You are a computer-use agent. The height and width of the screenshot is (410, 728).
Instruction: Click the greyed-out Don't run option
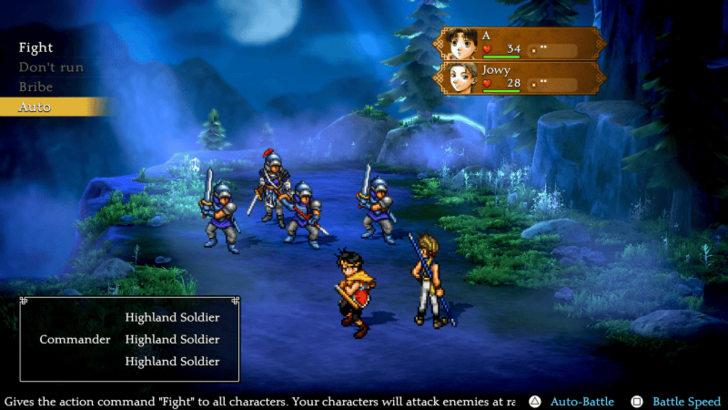coord(51,67)
